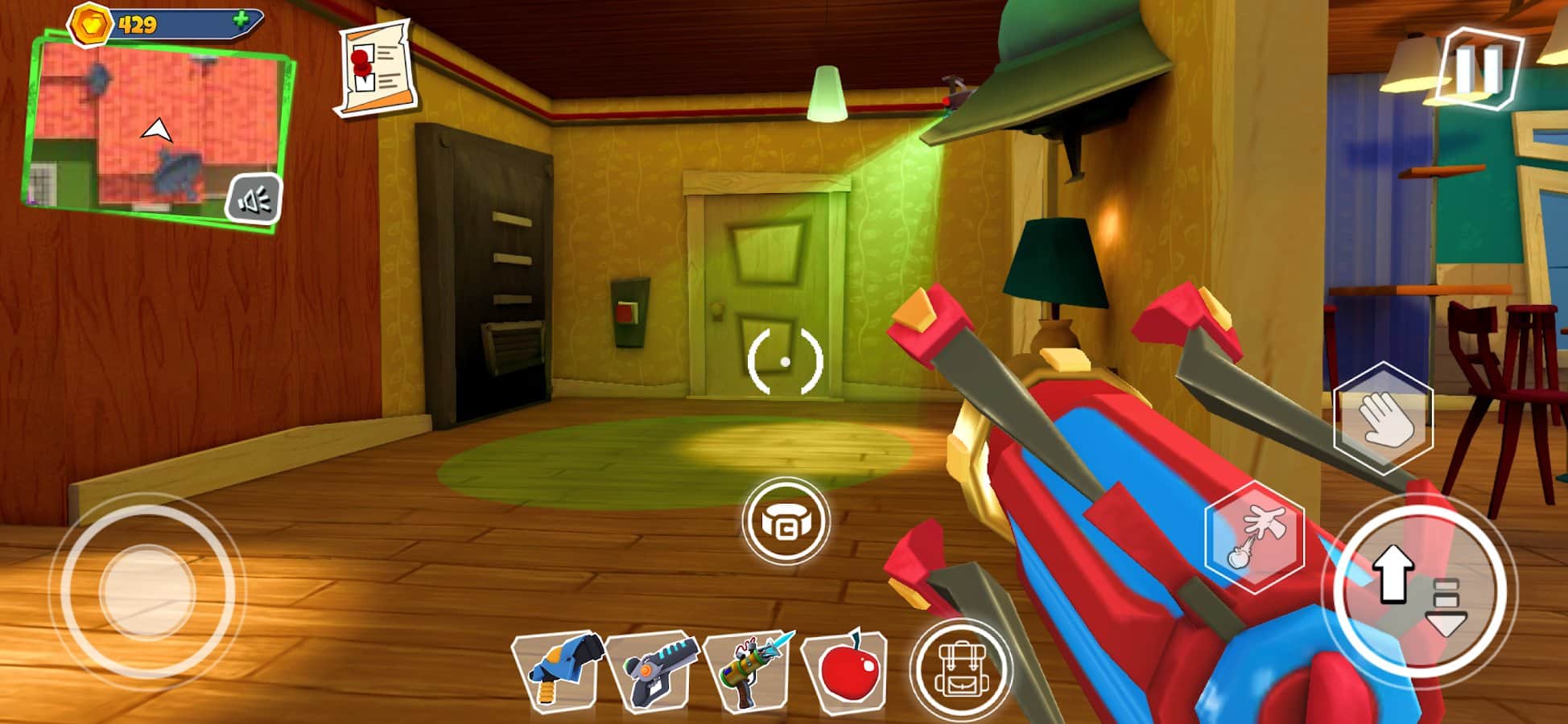Select the blue and yellow blaster slot
The image size is (1568, 724).
tap(559, 670)
